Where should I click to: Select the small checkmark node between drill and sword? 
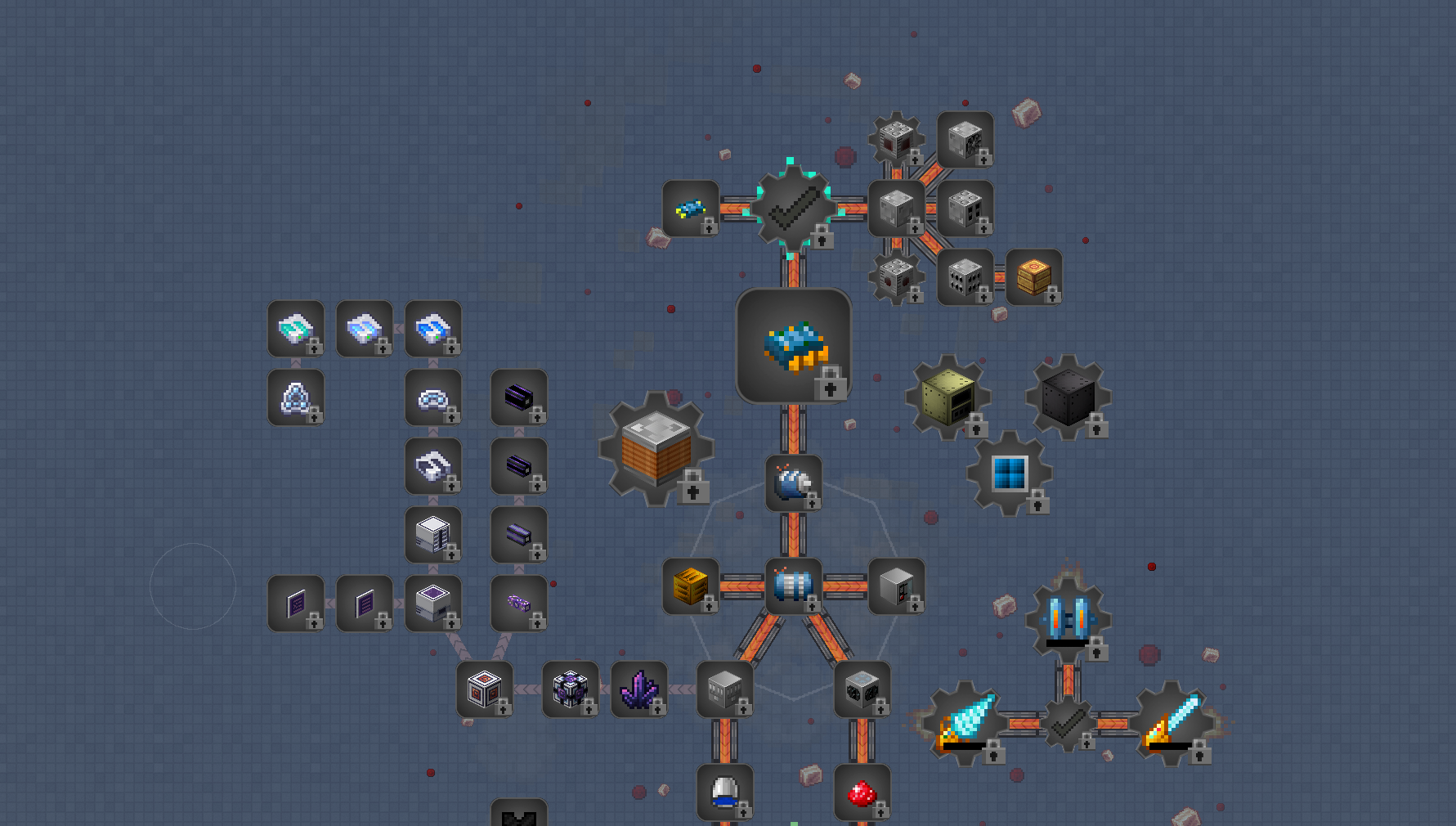tap(1068, 724)
